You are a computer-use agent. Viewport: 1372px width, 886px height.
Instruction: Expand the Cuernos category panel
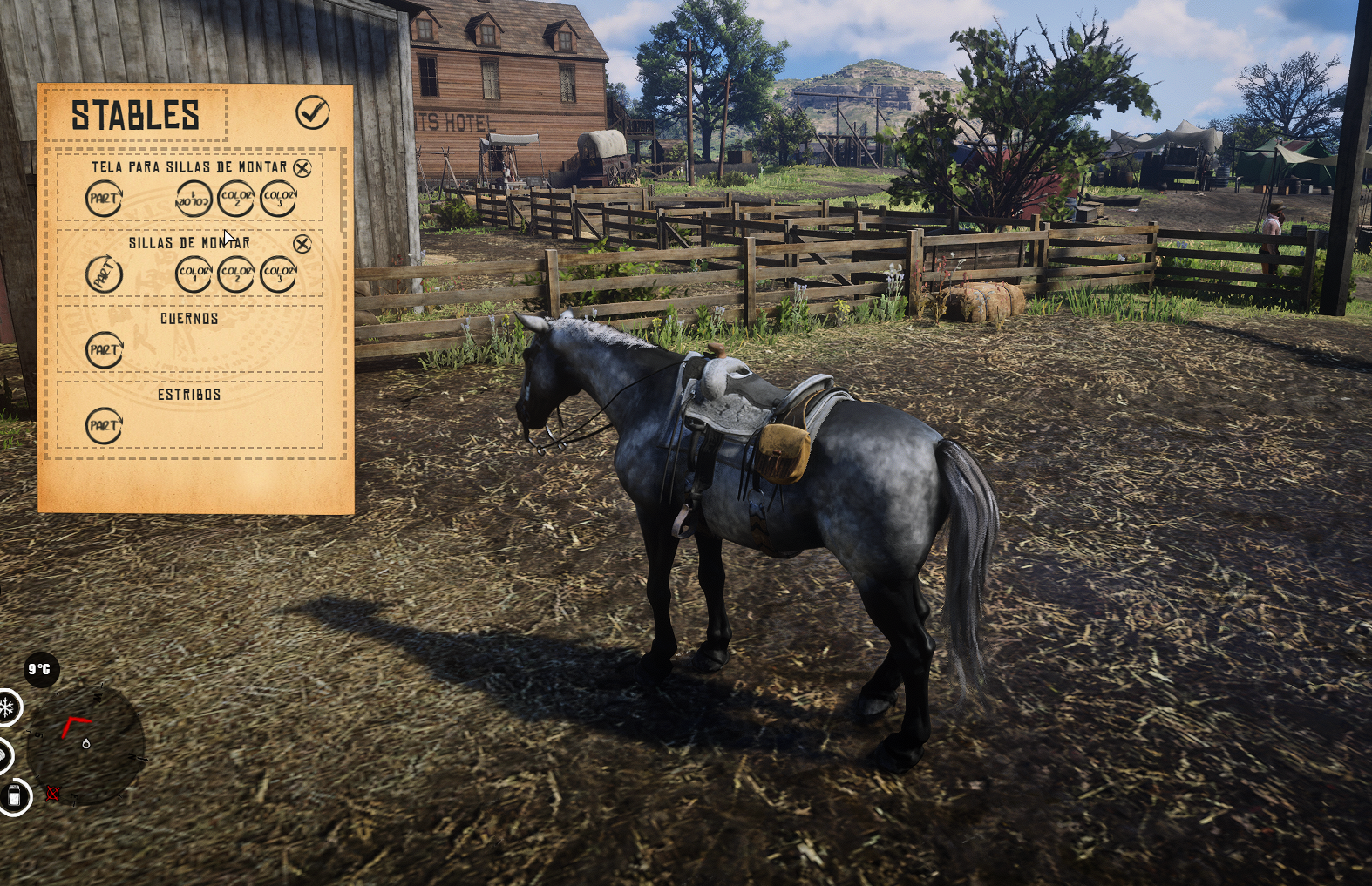pyautogui.click(x=190, y=319)
